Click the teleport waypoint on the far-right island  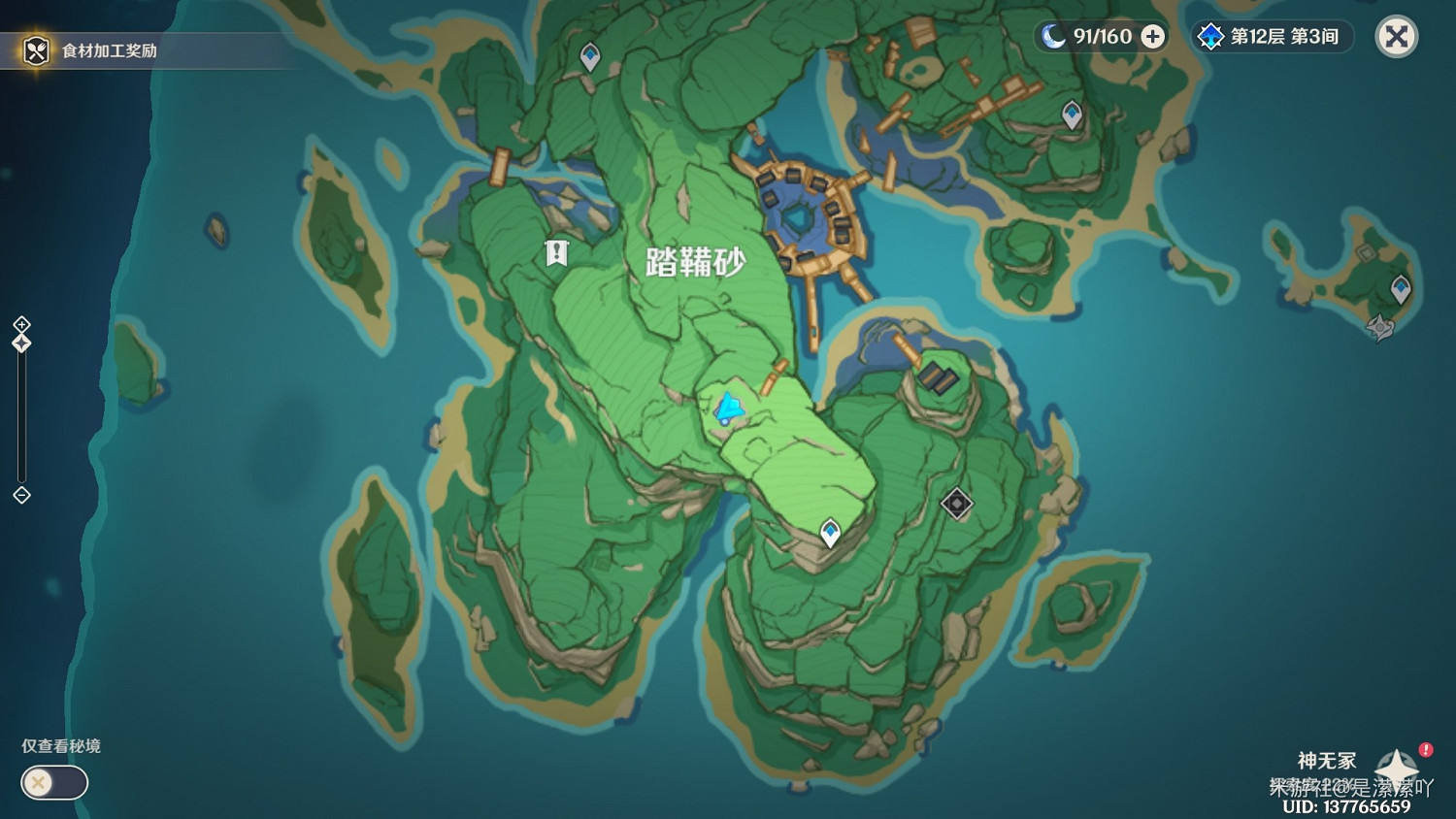(x=1401, y=287)
